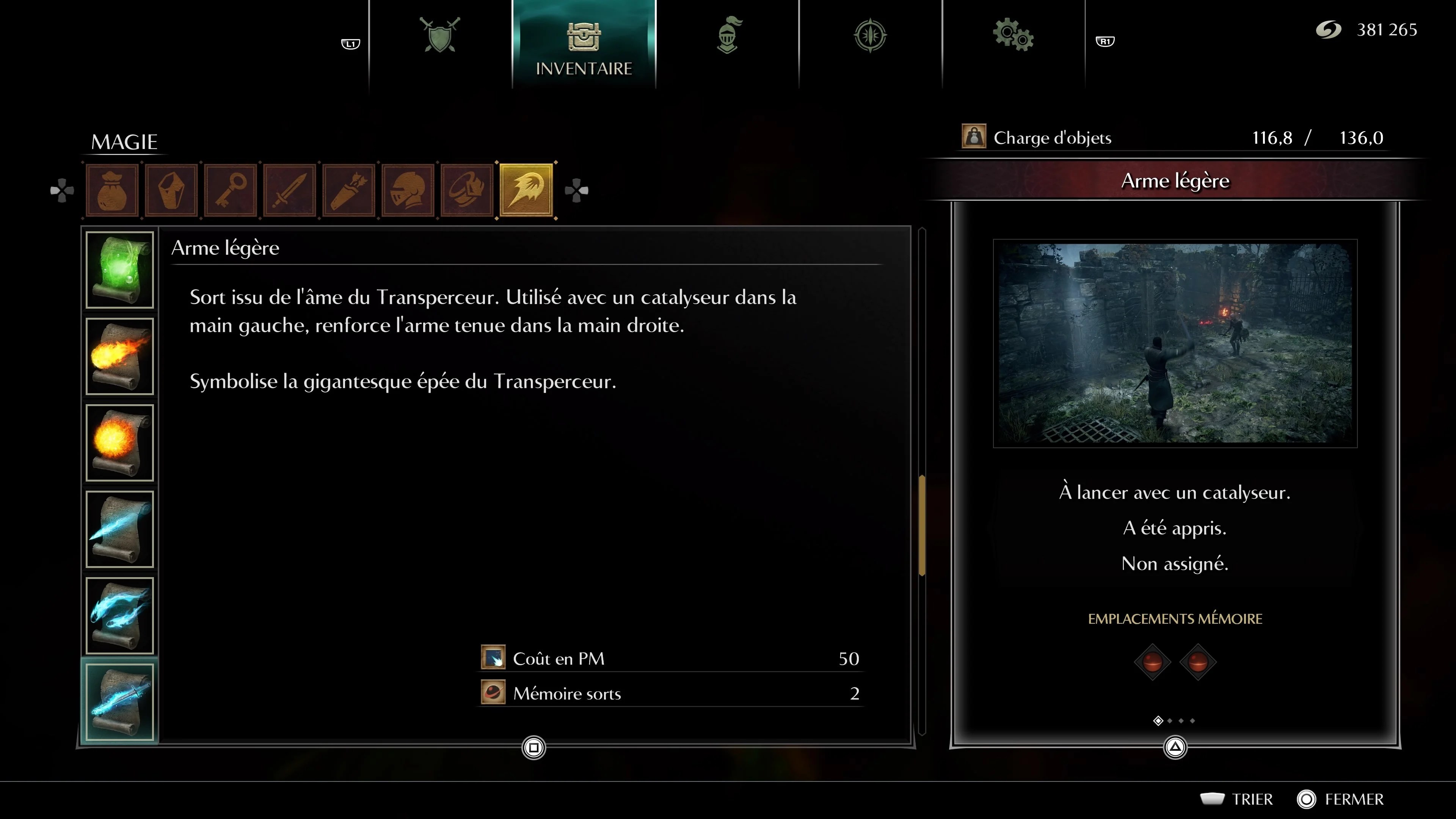Assign first memory slot for Arme légère
The height and width of the screenshot is (819, 1456).
pos(1153,661)
